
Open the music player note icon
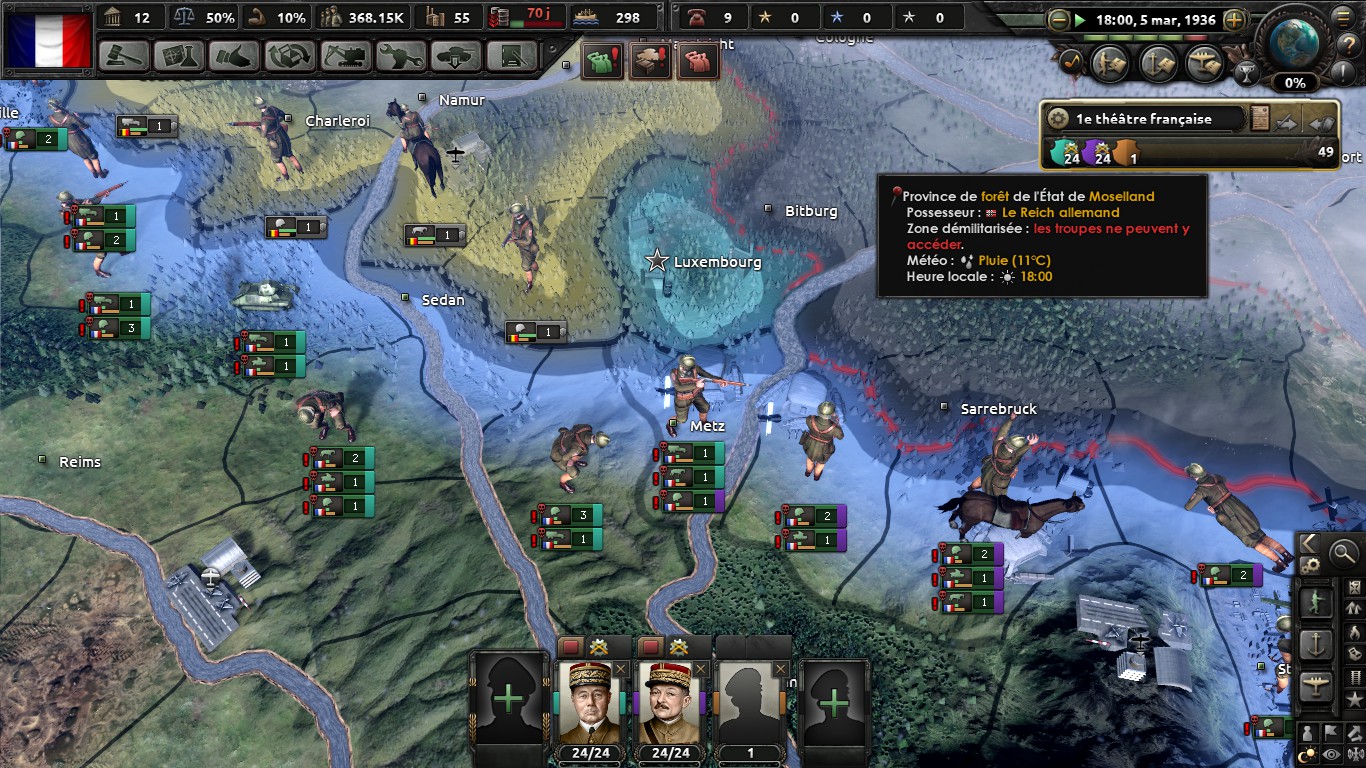tap(1070, 62)
